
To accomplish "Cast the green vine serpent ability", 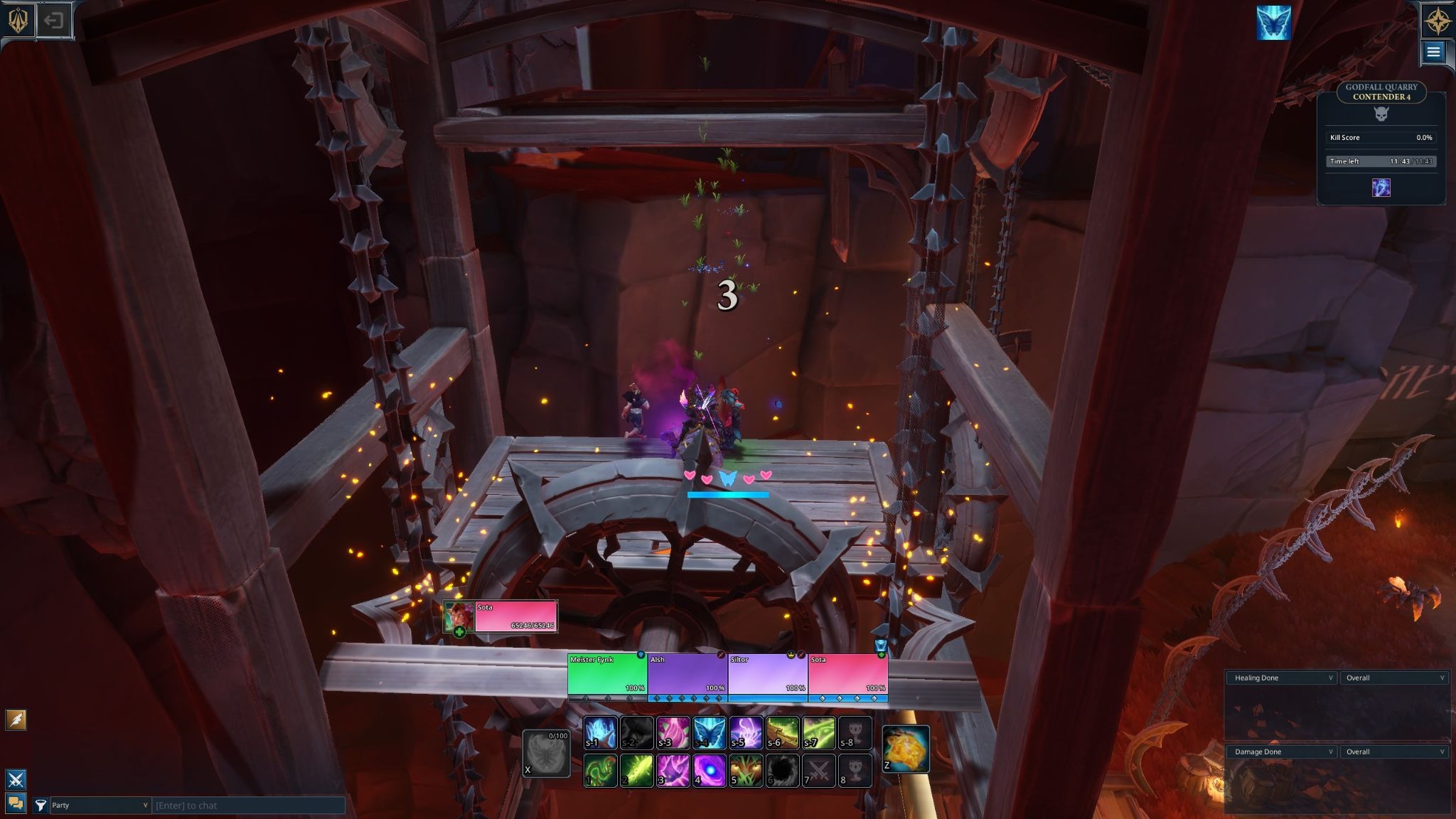I will pyautogui.click(x=600, y=771).
